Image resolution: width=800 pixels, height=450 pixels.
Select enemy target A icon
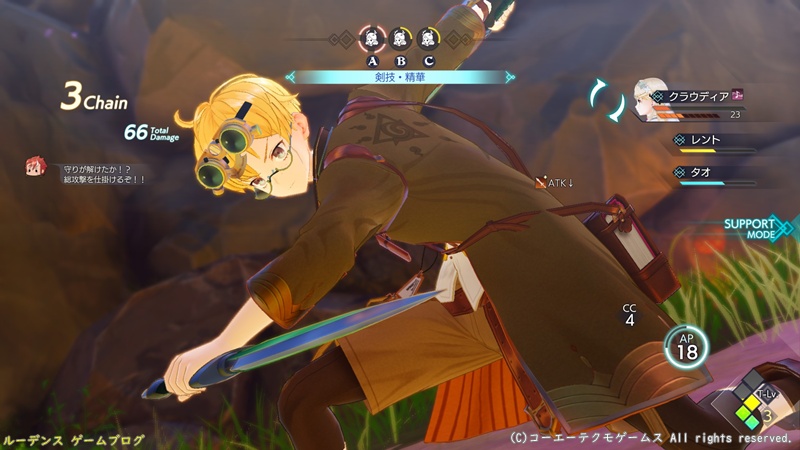click(x=371, y=40)
